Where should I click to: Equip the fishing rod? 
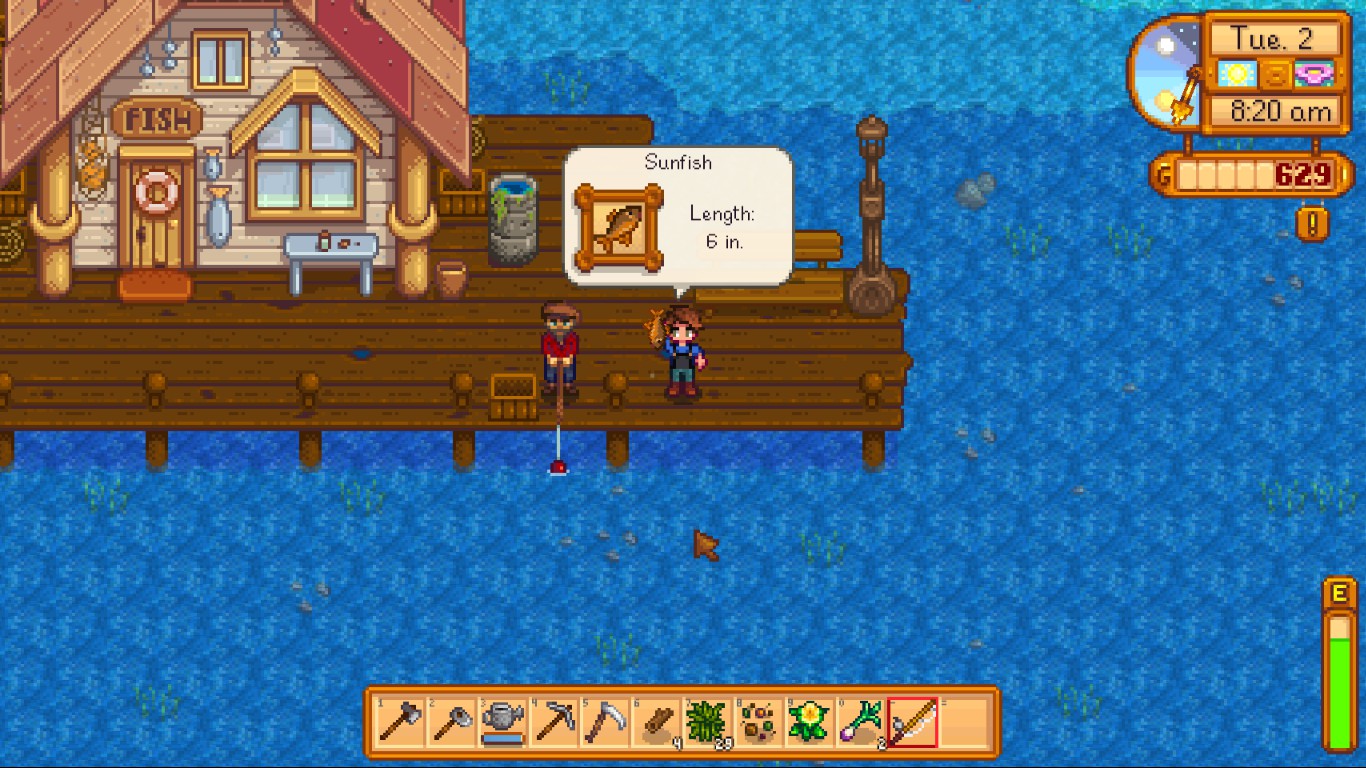(913, 722)
